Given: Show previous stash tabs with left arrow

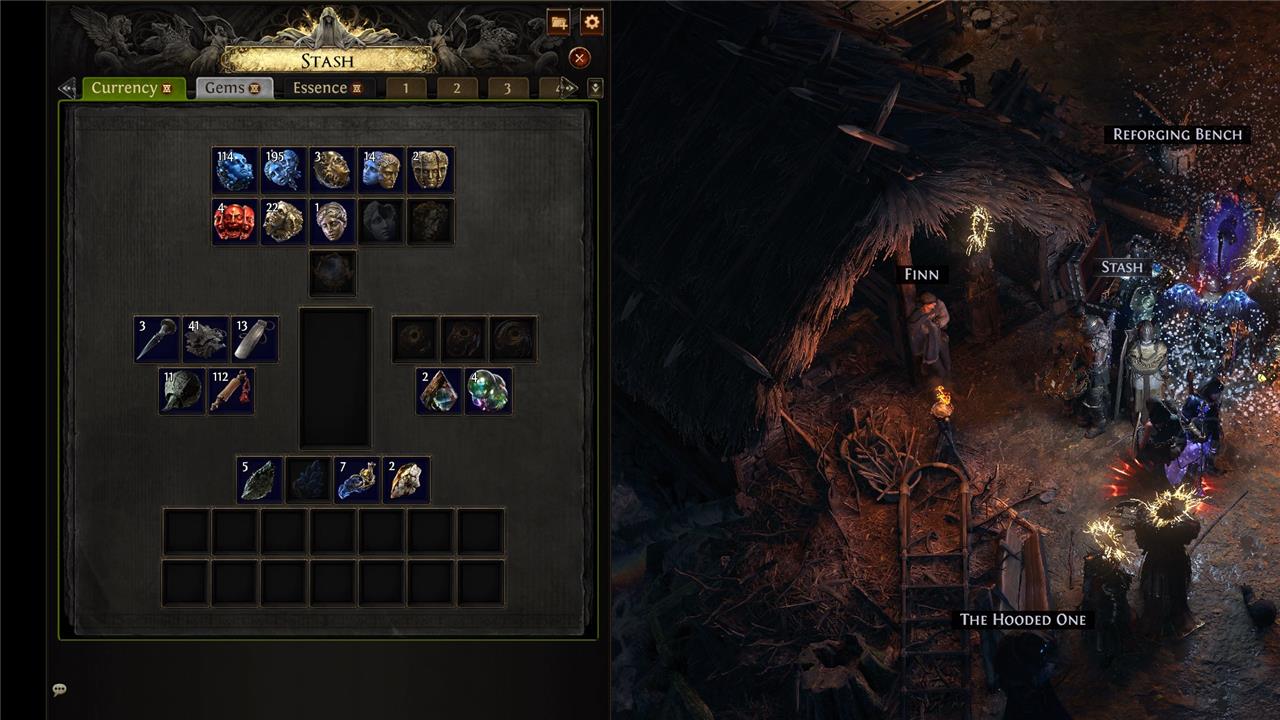Looking at the screenshot, I should [67, 88].
